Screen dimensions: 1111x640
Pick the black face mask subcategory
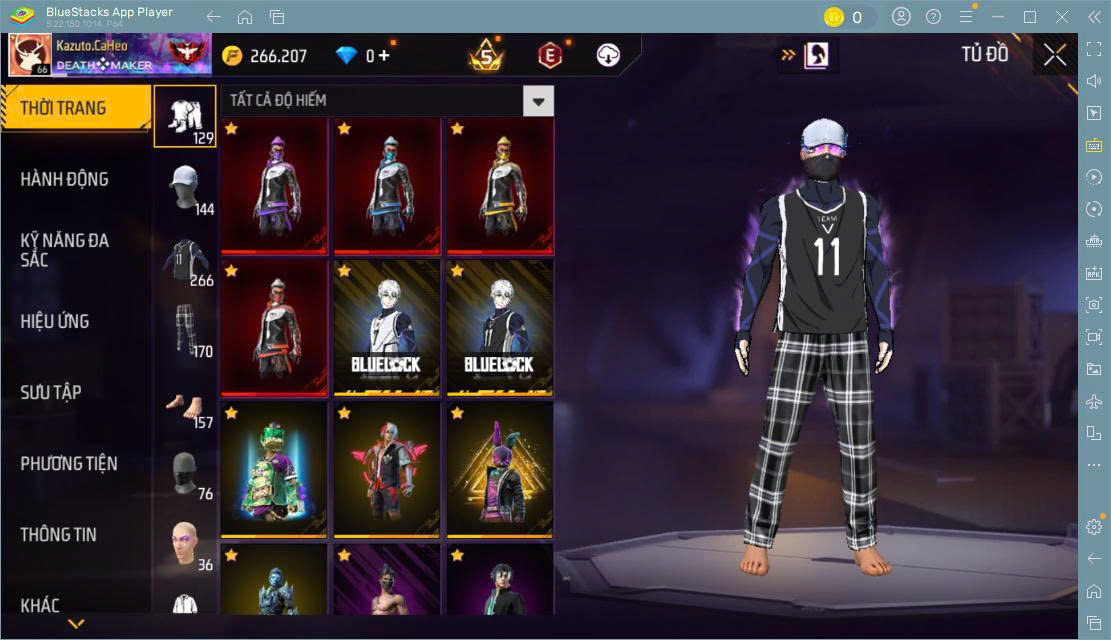(185, 473)
